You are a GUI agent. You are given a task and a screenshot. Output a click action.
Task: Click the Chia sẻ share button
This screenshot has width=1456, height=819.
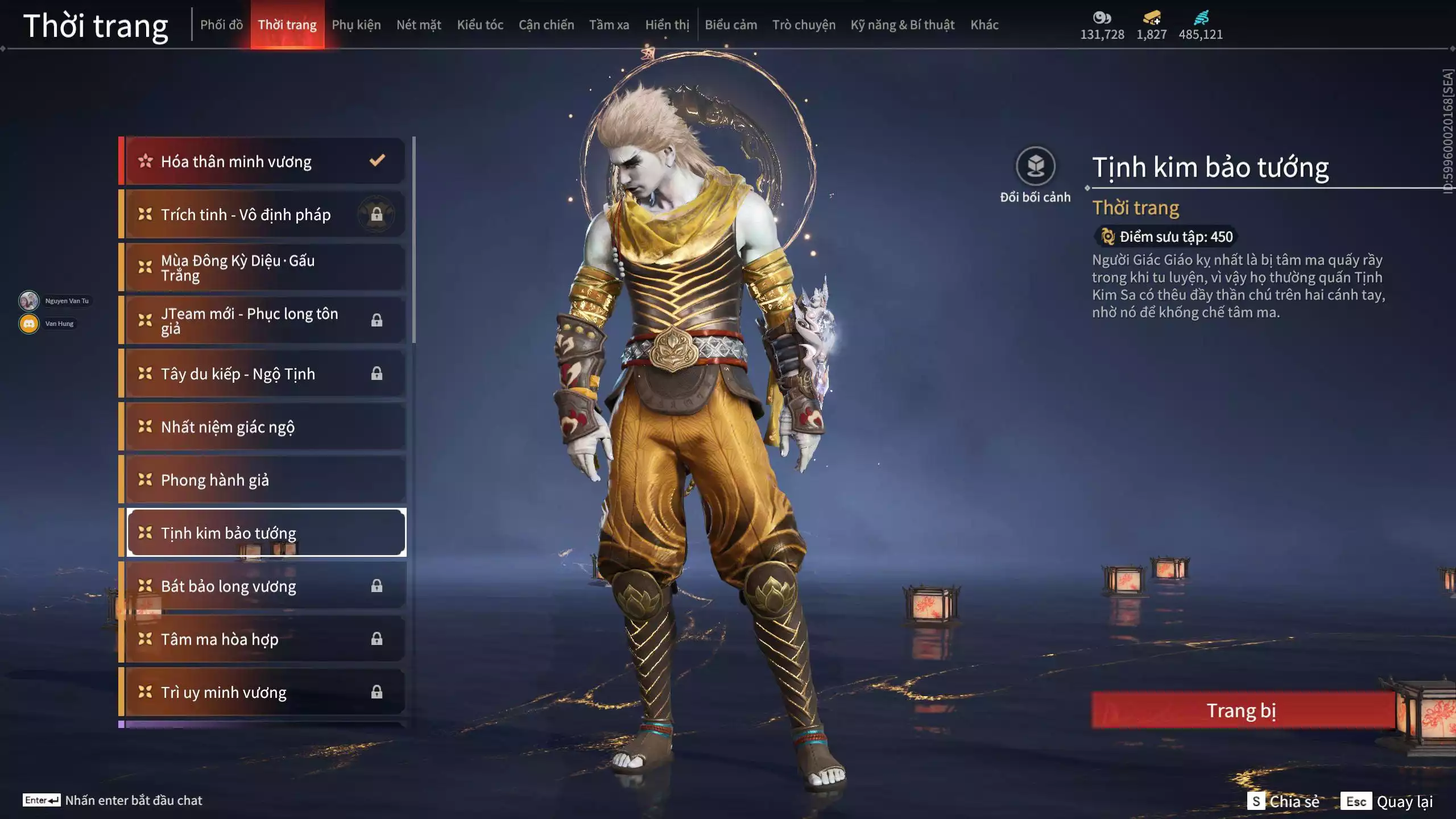point(1284,801)
